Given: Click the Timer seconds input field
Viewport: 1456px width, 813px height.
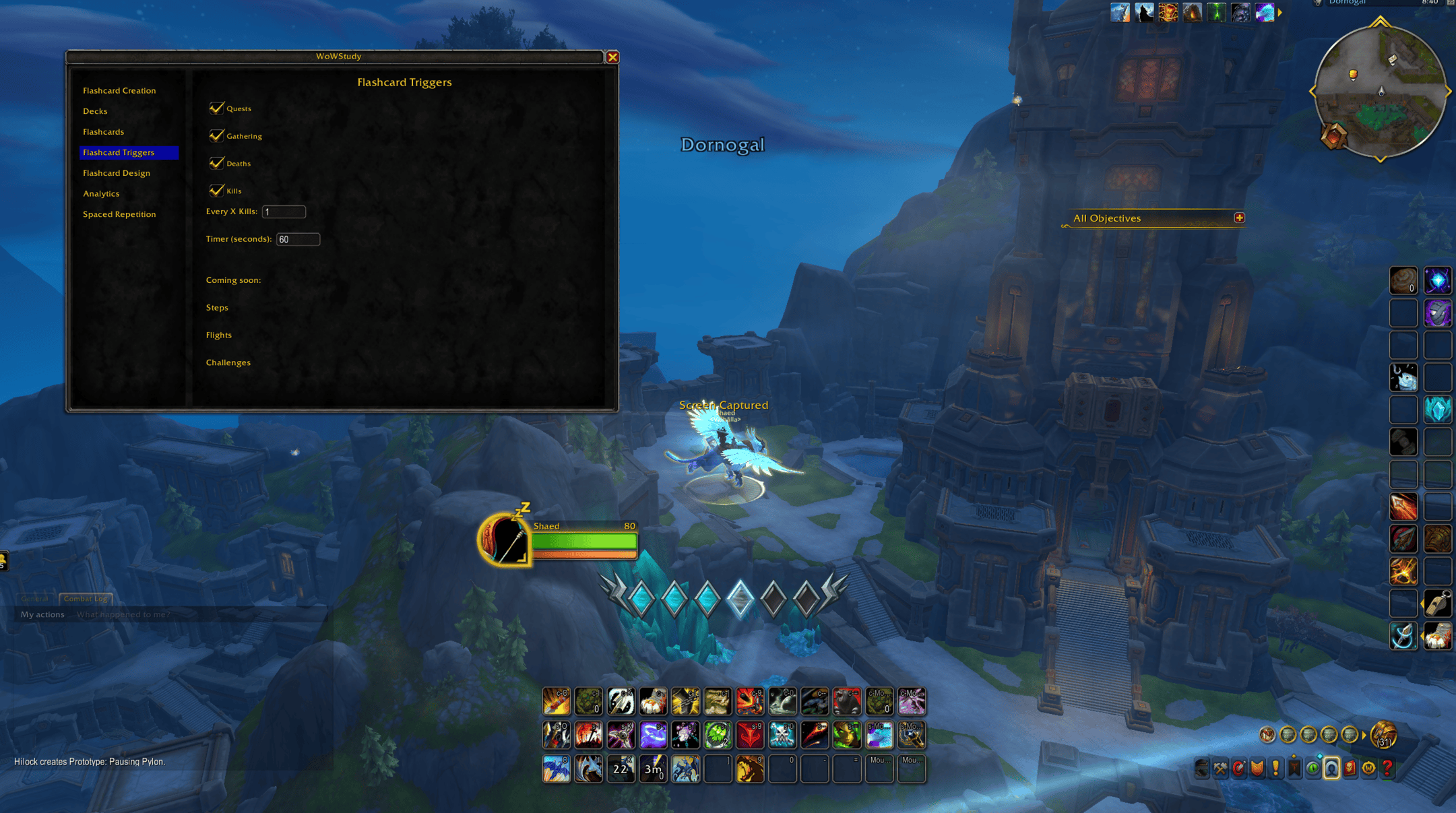Looking at the screenshot, I should coord(298,239).
